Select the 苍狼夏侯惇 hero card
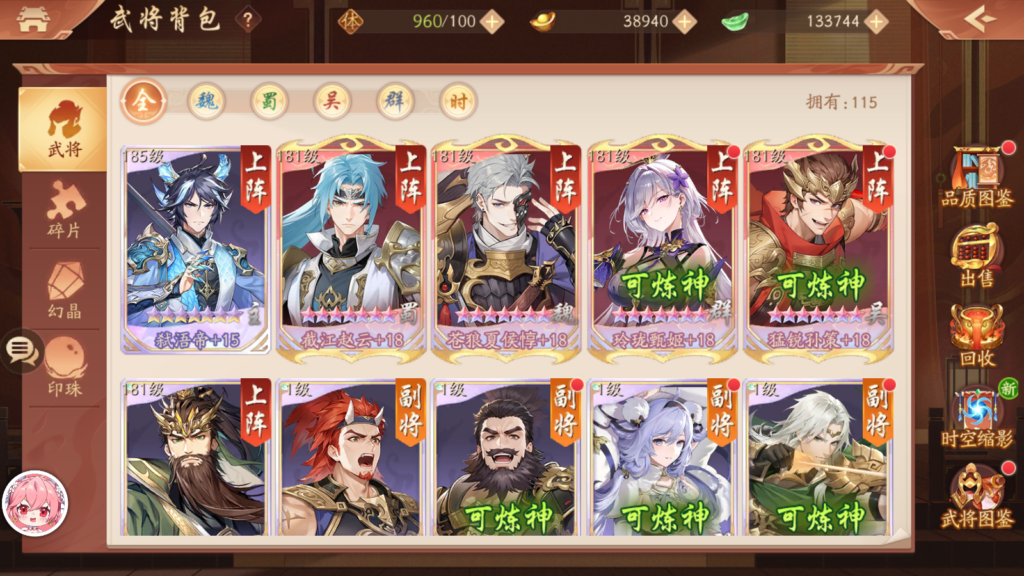 coord(507,246)
